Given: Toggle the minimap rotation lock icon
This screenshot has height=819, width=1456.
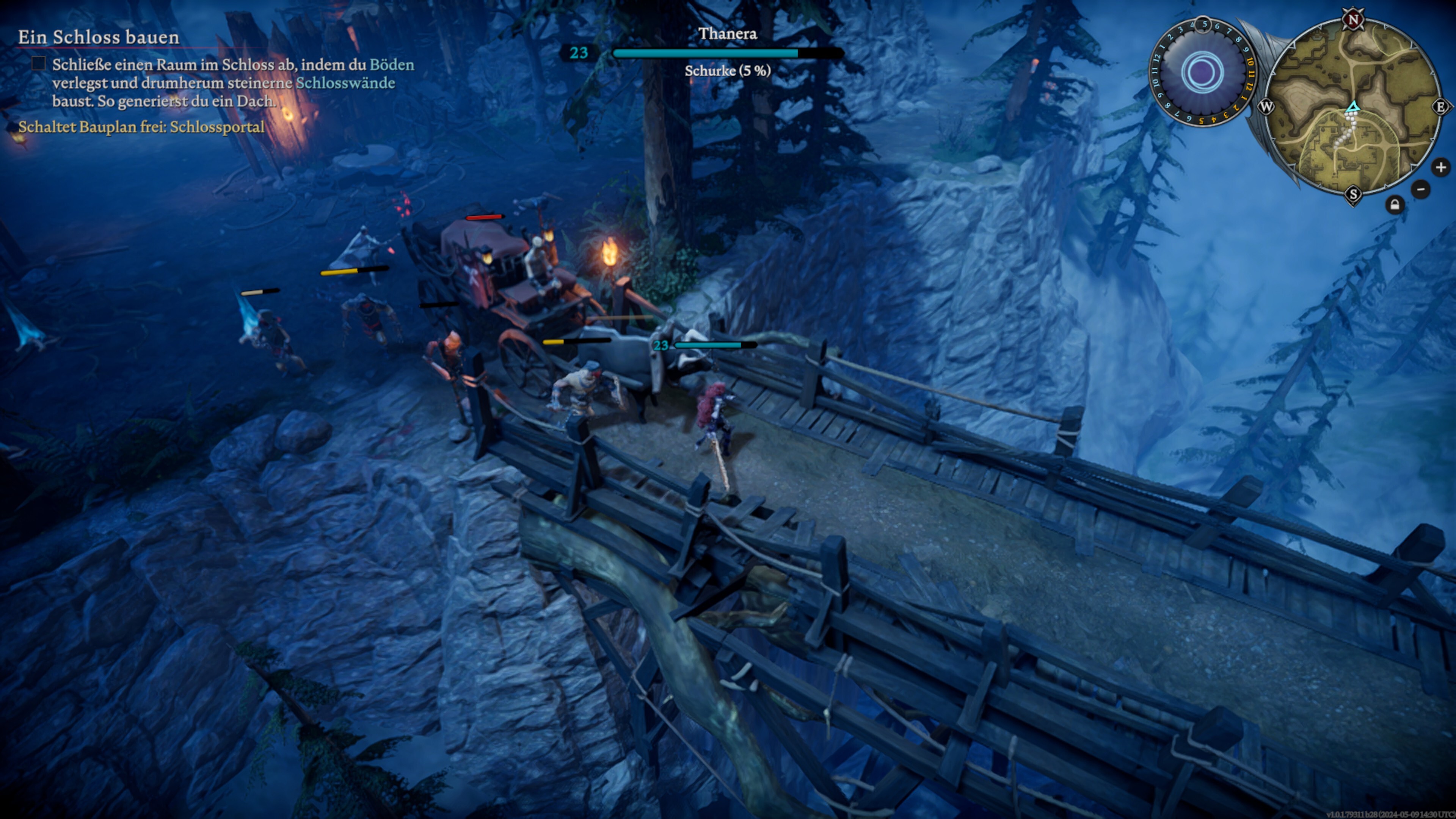Looking at the screenshot, I should tap(1395, 205).
